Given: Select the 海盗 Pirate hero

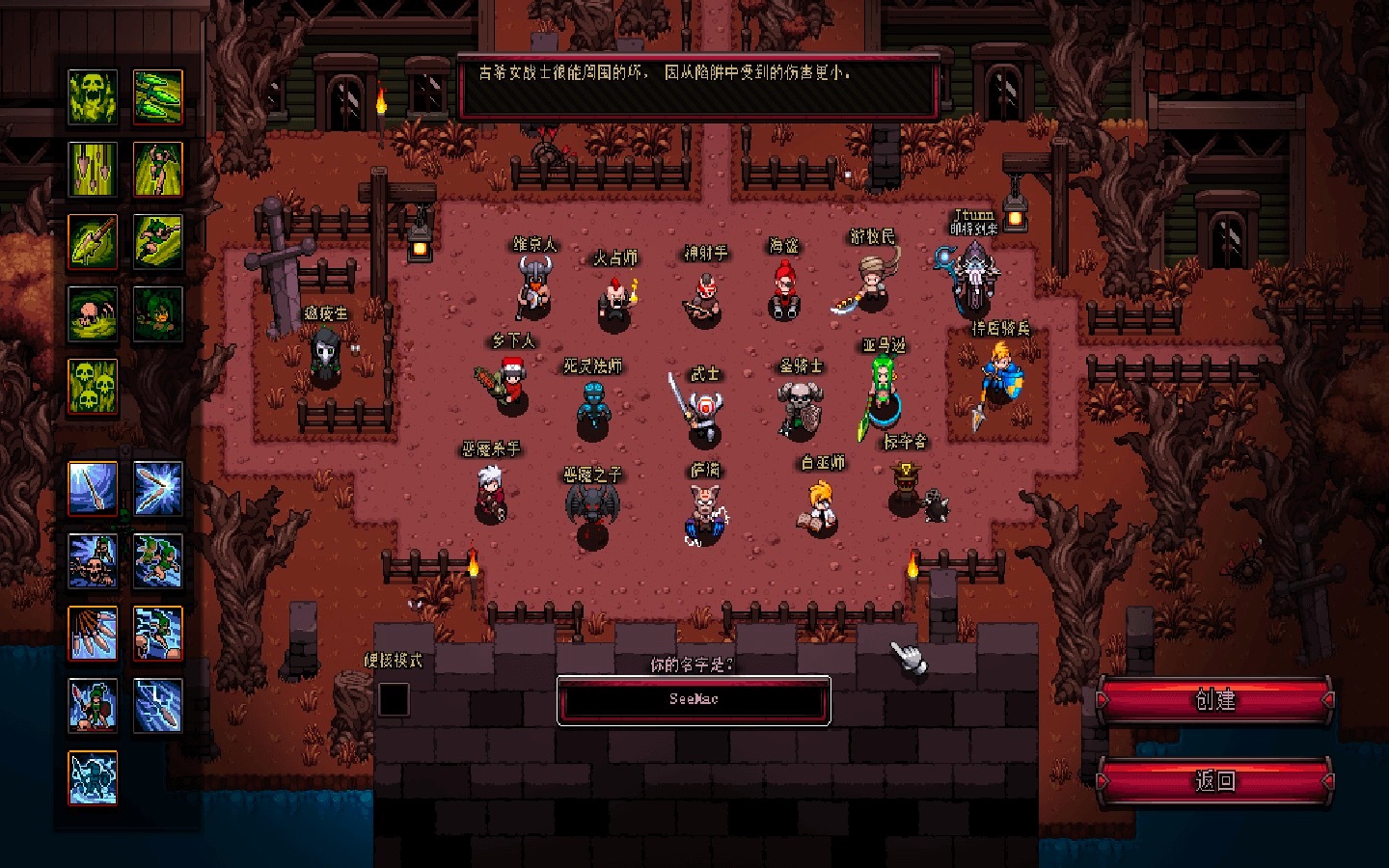Looking at the screenshot, I should (784, 289).
